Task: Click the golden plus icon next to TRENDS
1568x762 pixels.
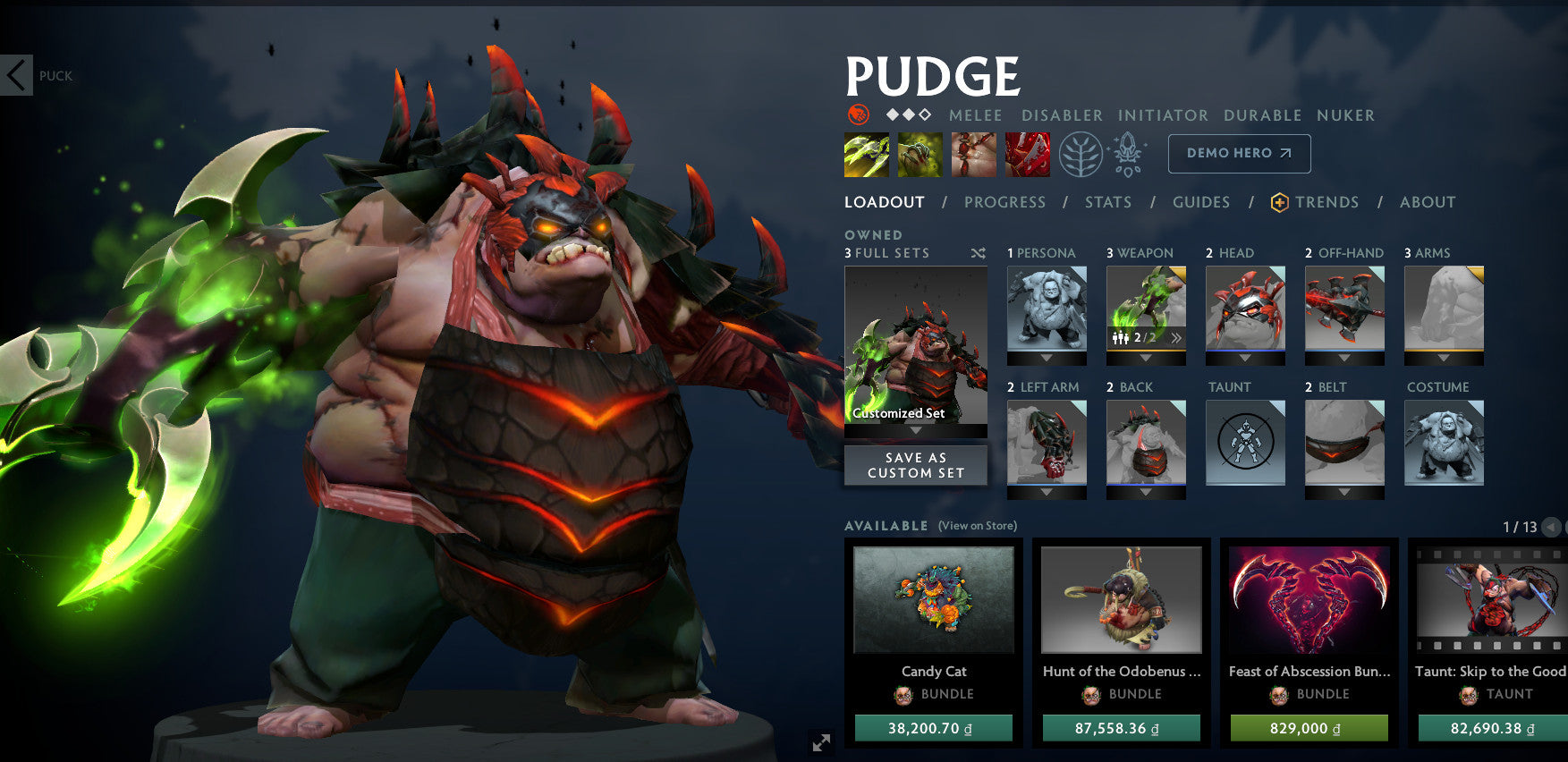Action: 1278,202
